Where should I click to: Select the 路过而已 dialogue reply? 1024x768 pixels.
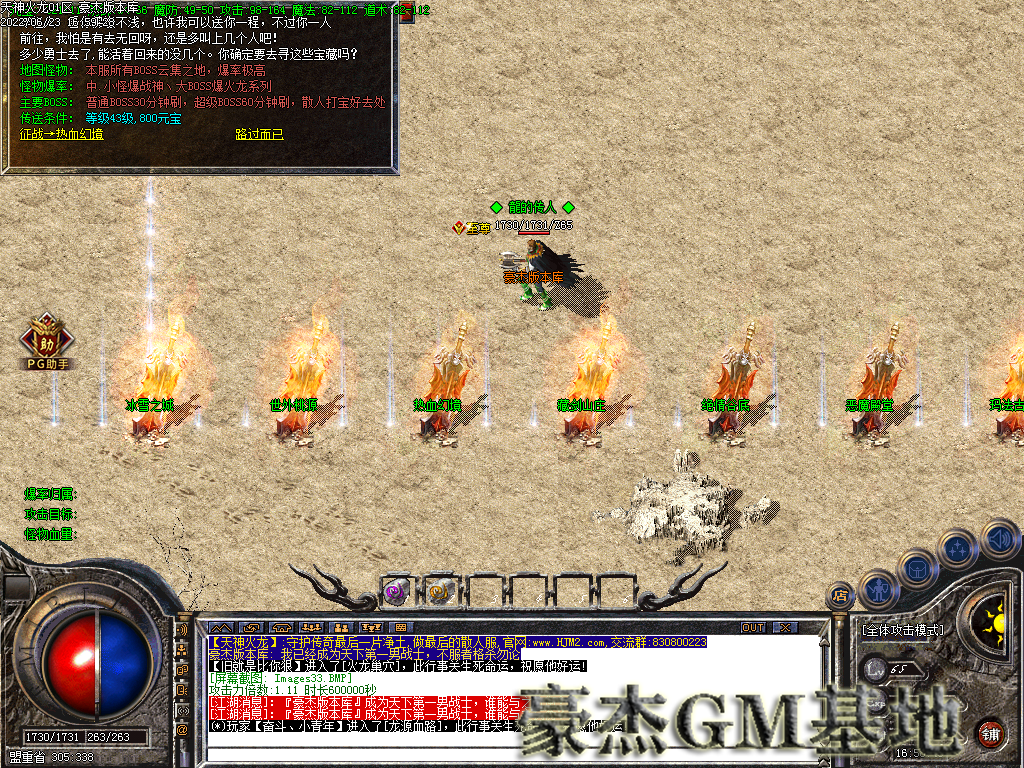[259, 133]
